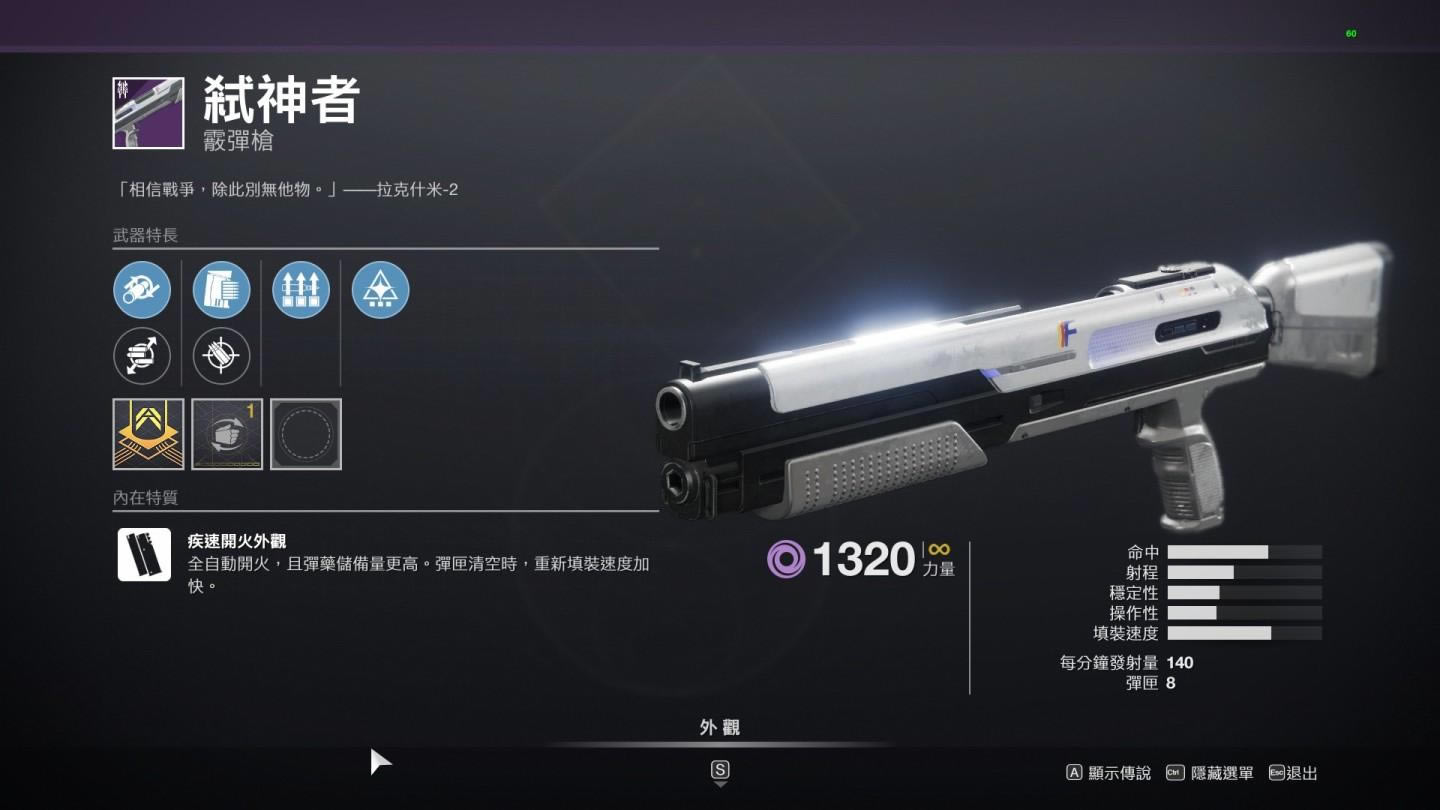Open the gold masterwork mod slot
The width and height of the screenshot is (1440, 810).
pyautogui.click(x=146, y=433)
